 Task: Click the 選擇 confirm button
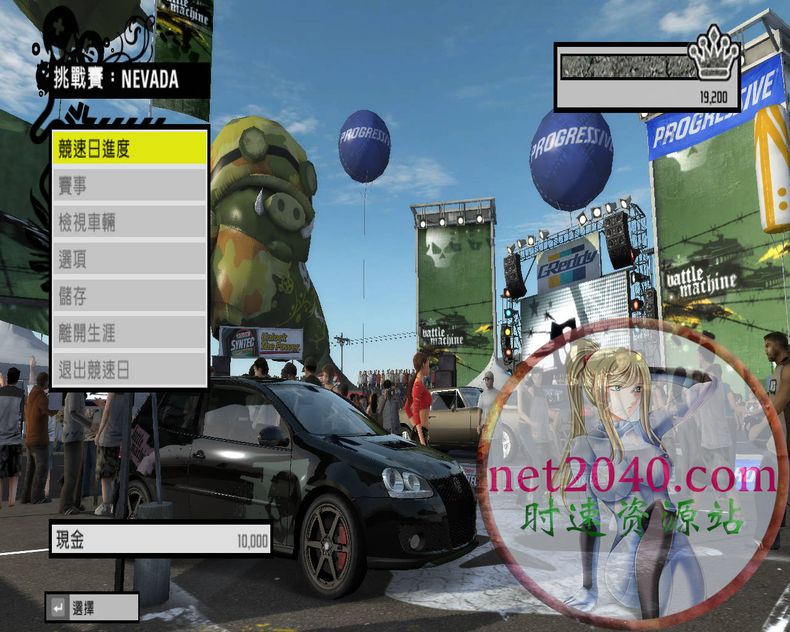tap(91, 607)
